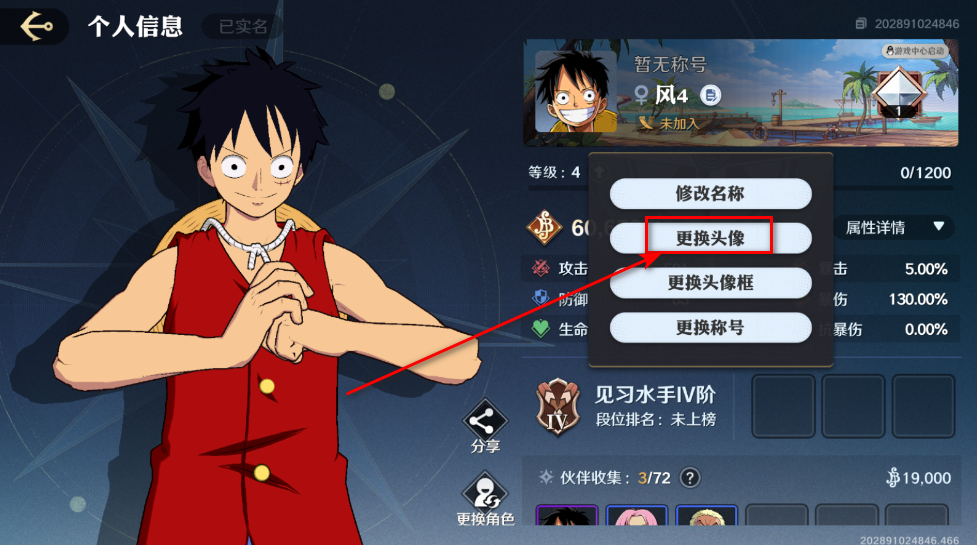Open the 更换角色 change character button

[x=485, y=499]
